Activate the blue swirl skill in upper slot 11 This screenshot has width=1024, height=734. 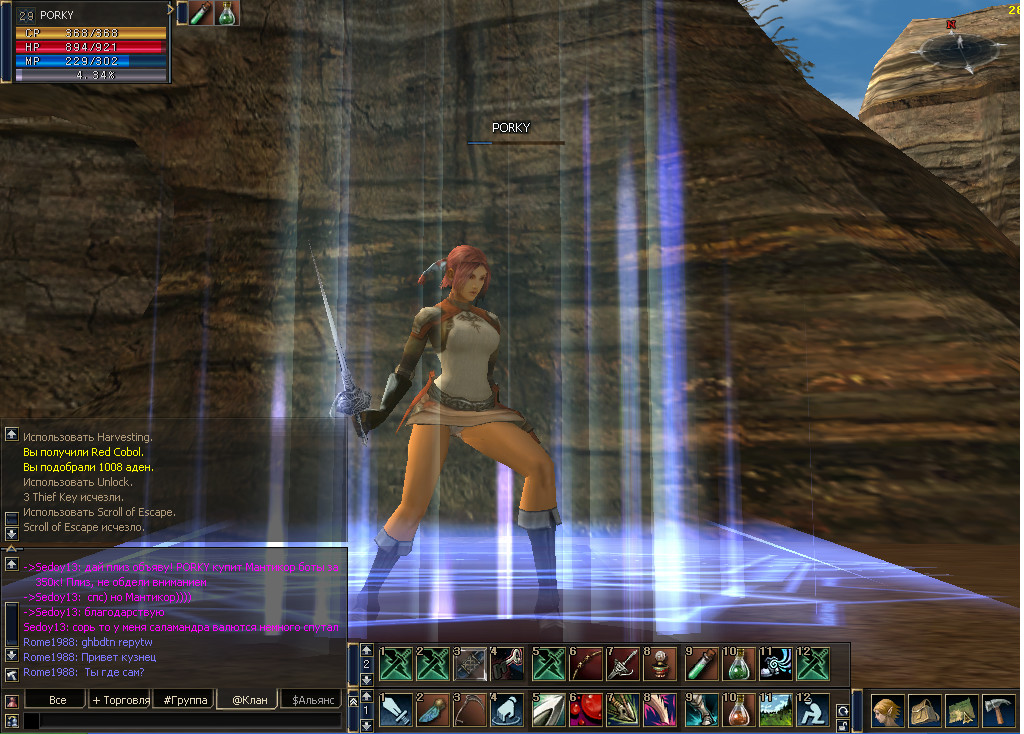tap(775, 664)
